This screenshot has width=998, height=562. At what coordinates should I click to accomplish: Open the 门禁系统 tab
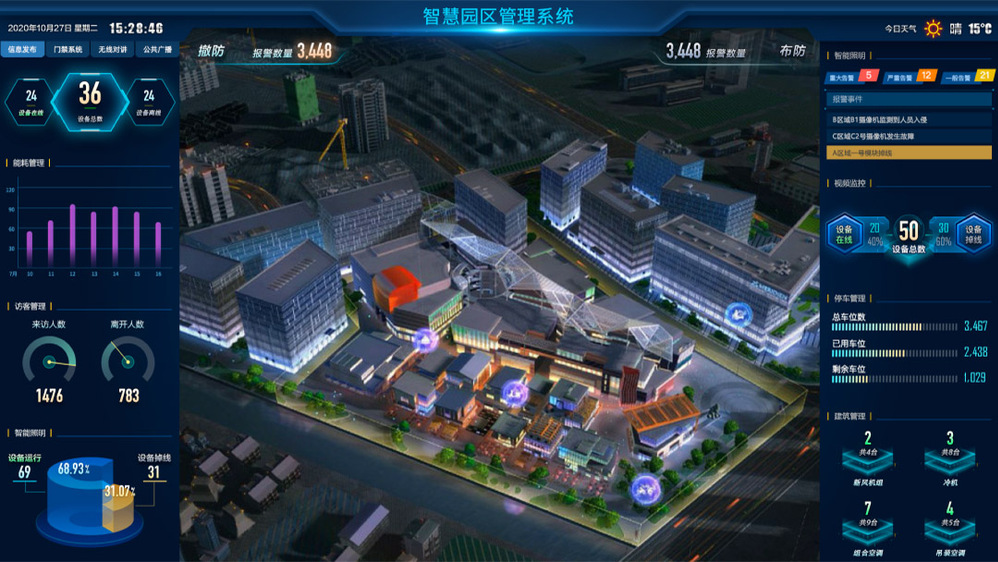click(67, 49)
